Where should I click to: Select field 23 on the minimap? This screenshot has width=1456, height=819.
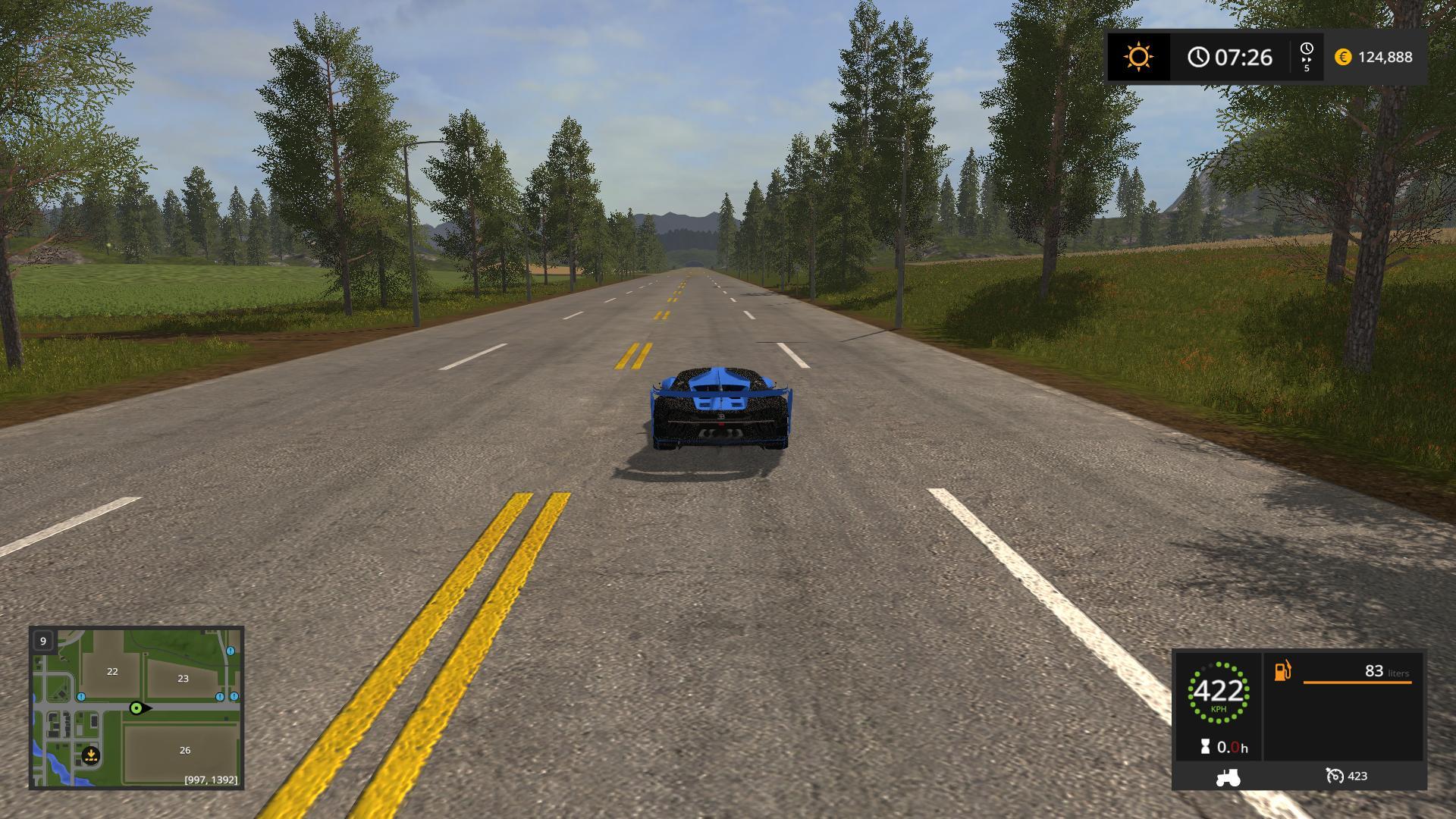click(183, 679)
